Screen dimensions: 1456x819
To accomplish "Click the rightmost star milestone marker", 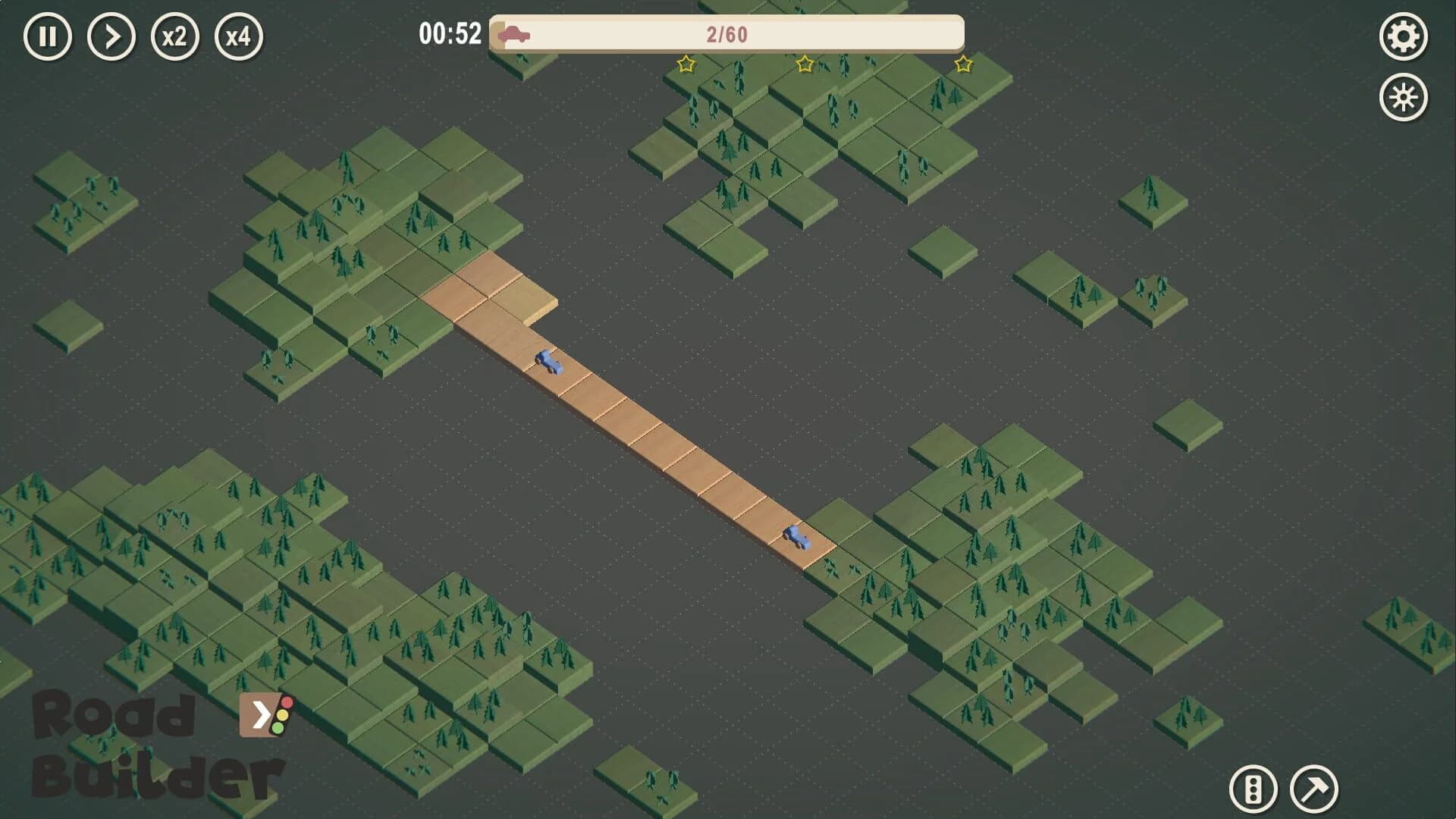I will pyautogui.click(x=962, y=64).
